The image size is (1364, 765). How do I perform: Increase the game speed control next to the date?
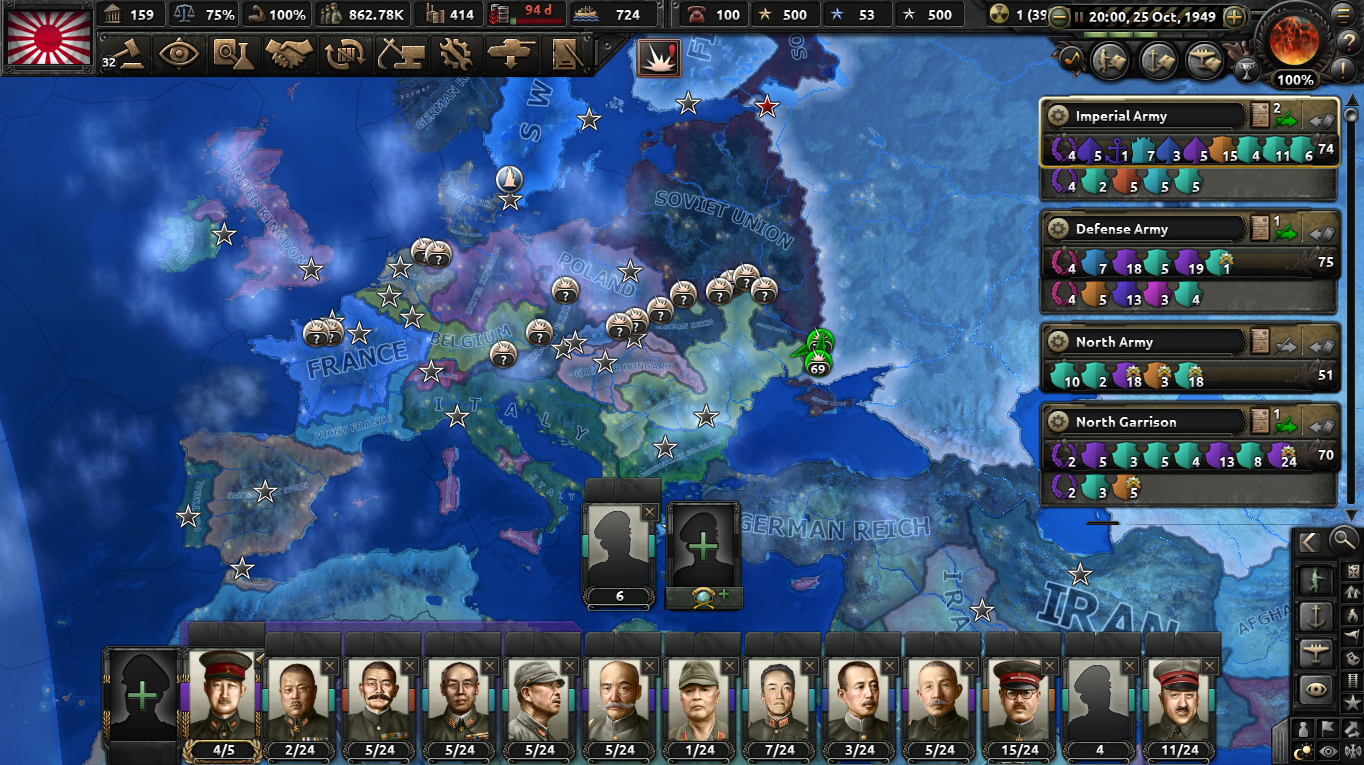(1234, 17)
